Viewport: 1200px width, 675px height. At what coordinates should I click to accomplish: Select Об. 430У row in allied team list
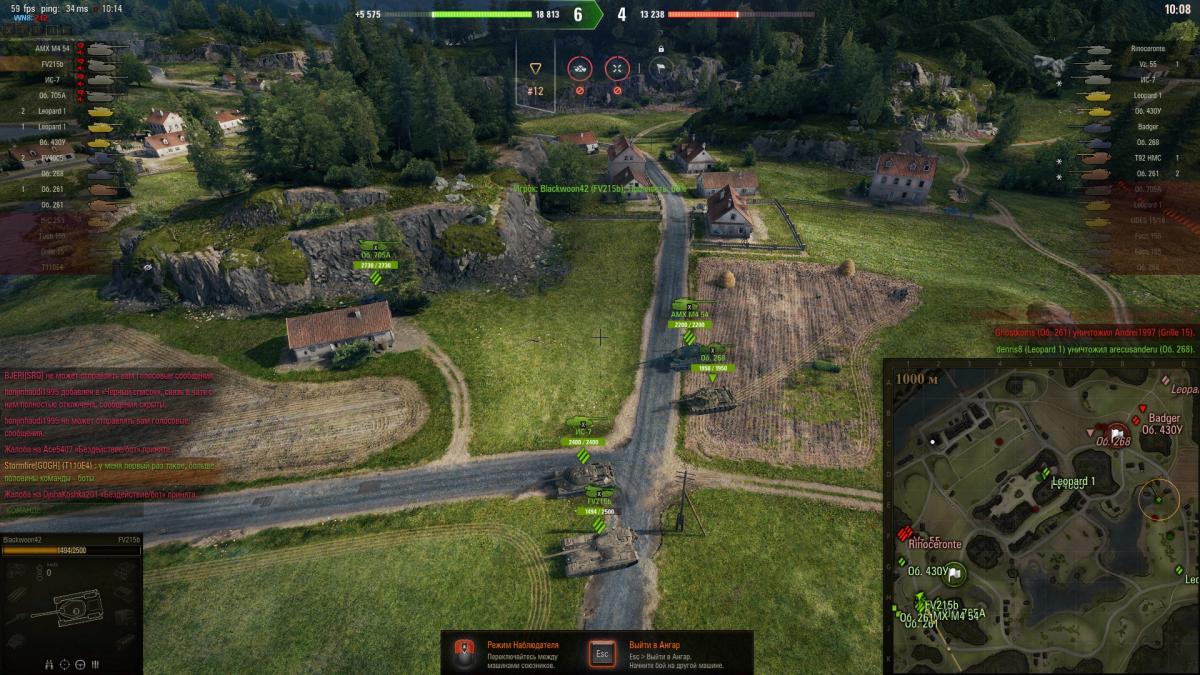[52, 142]
